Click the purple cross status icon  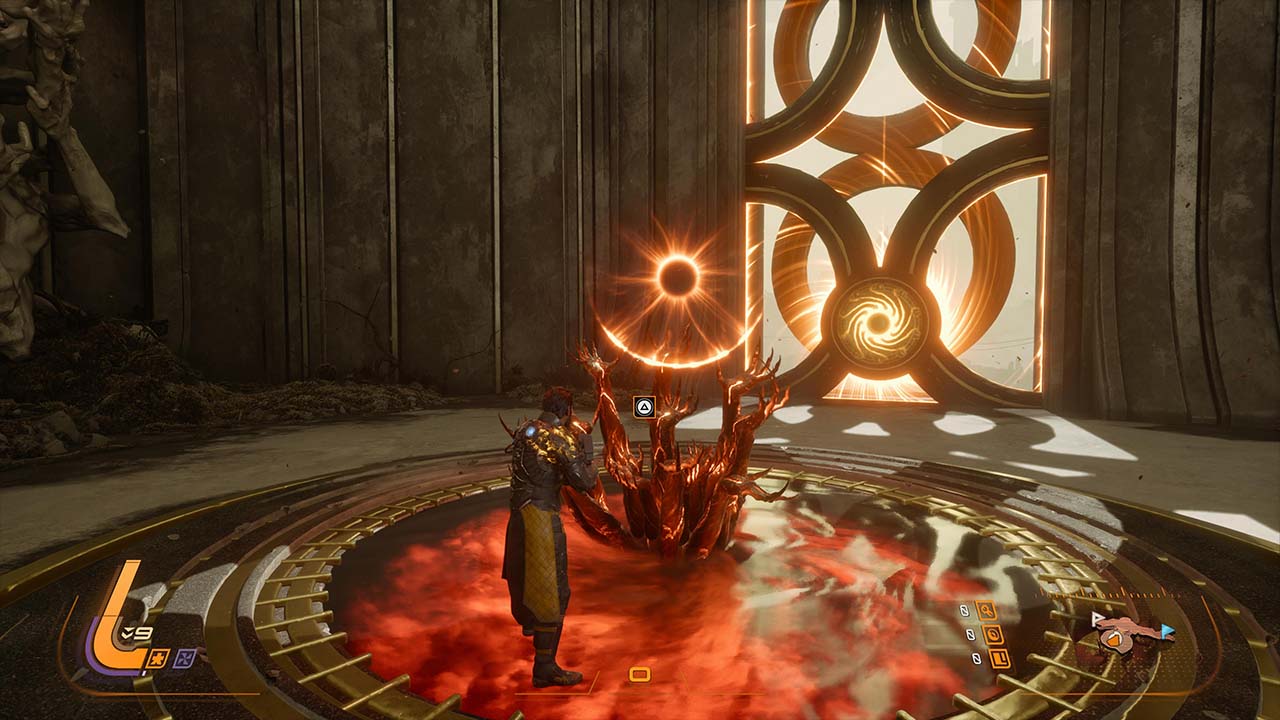[x=186, y=656]
